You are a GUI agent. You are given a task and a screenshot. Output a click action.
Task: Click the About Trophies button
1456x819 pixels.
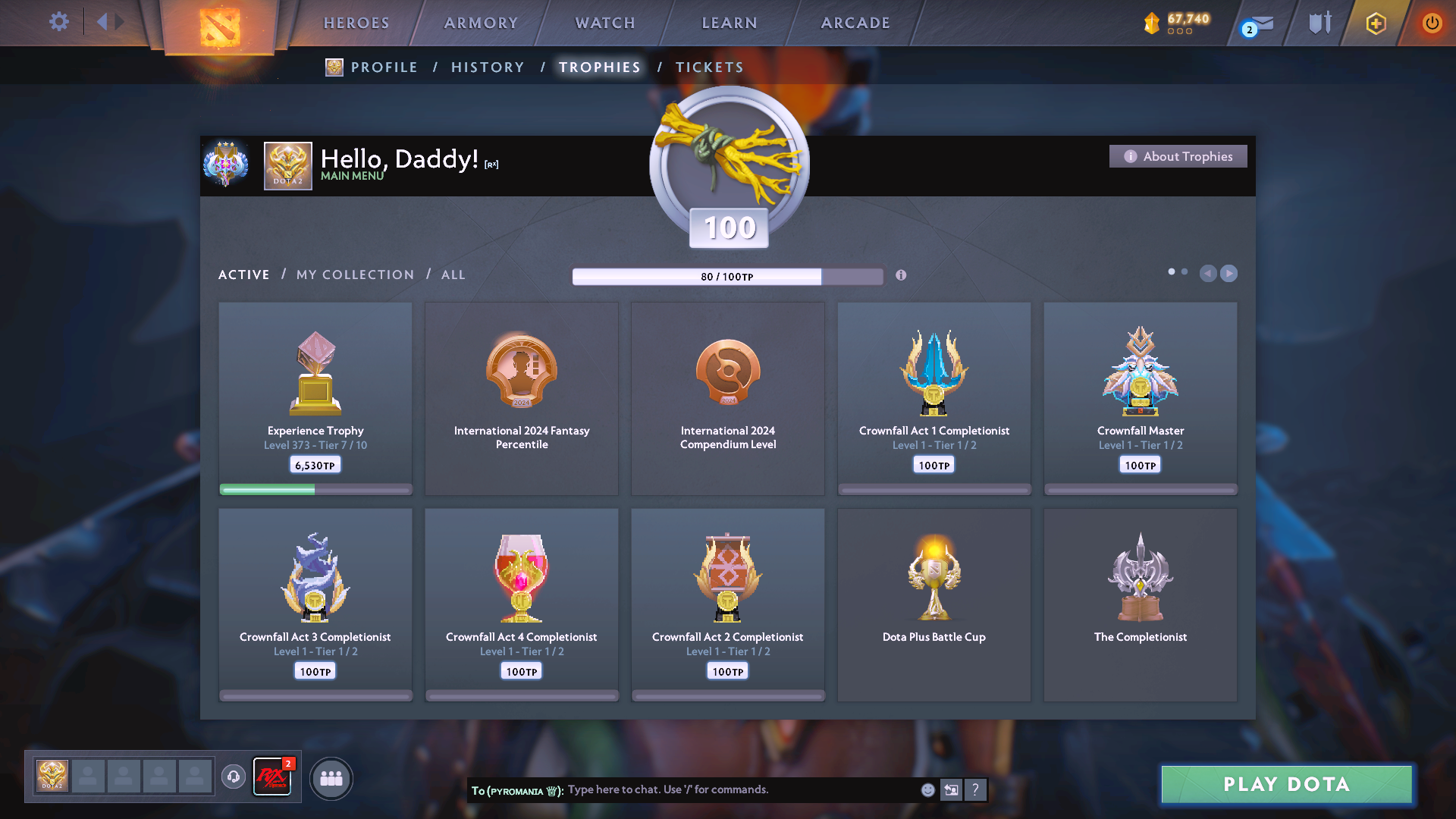pyautogui.click(x=1178, y=156)
